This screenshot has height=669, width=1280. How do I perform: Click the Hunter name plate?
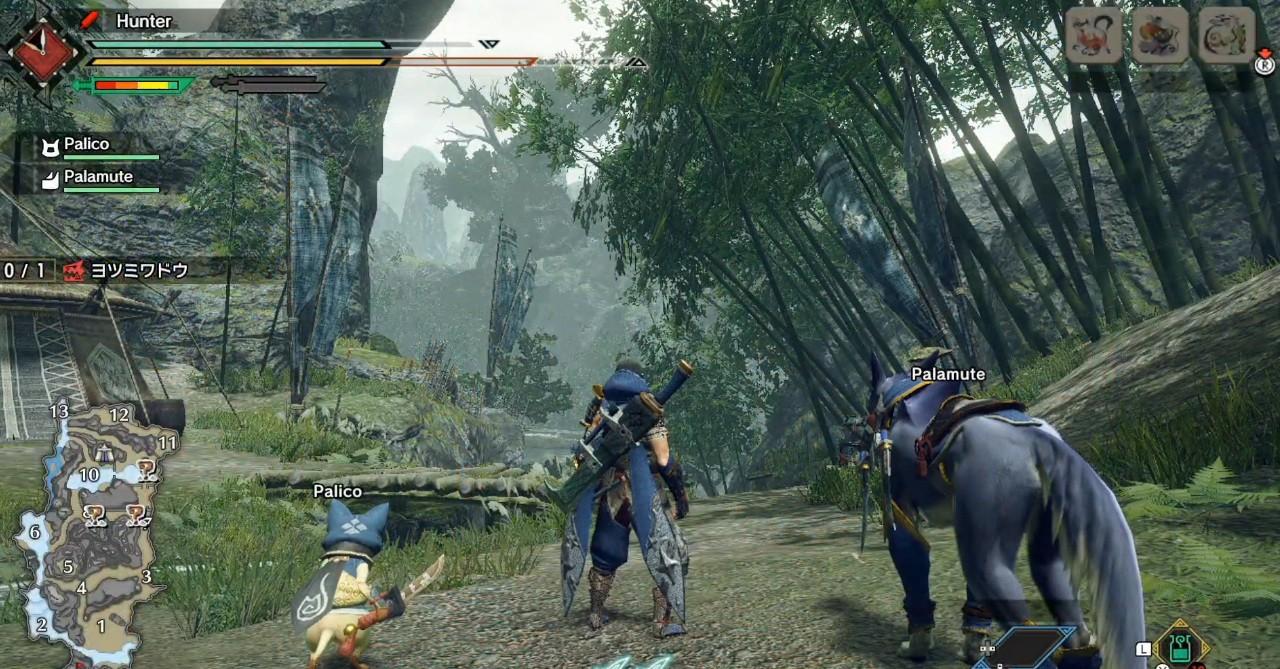click(143, 20)
